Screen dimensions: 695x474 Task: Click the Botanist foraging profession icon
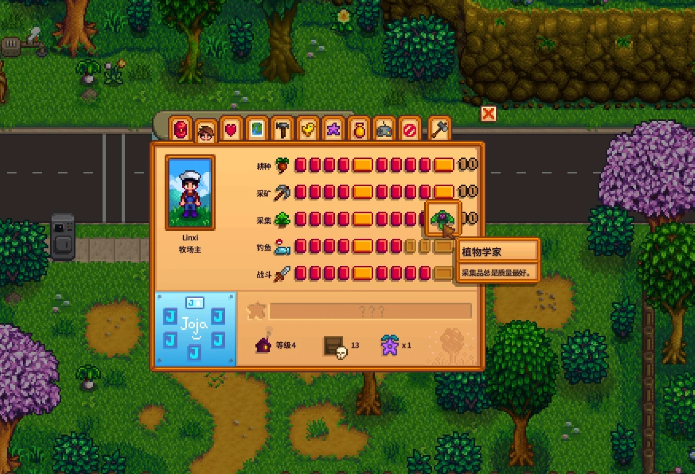[442, 218]
